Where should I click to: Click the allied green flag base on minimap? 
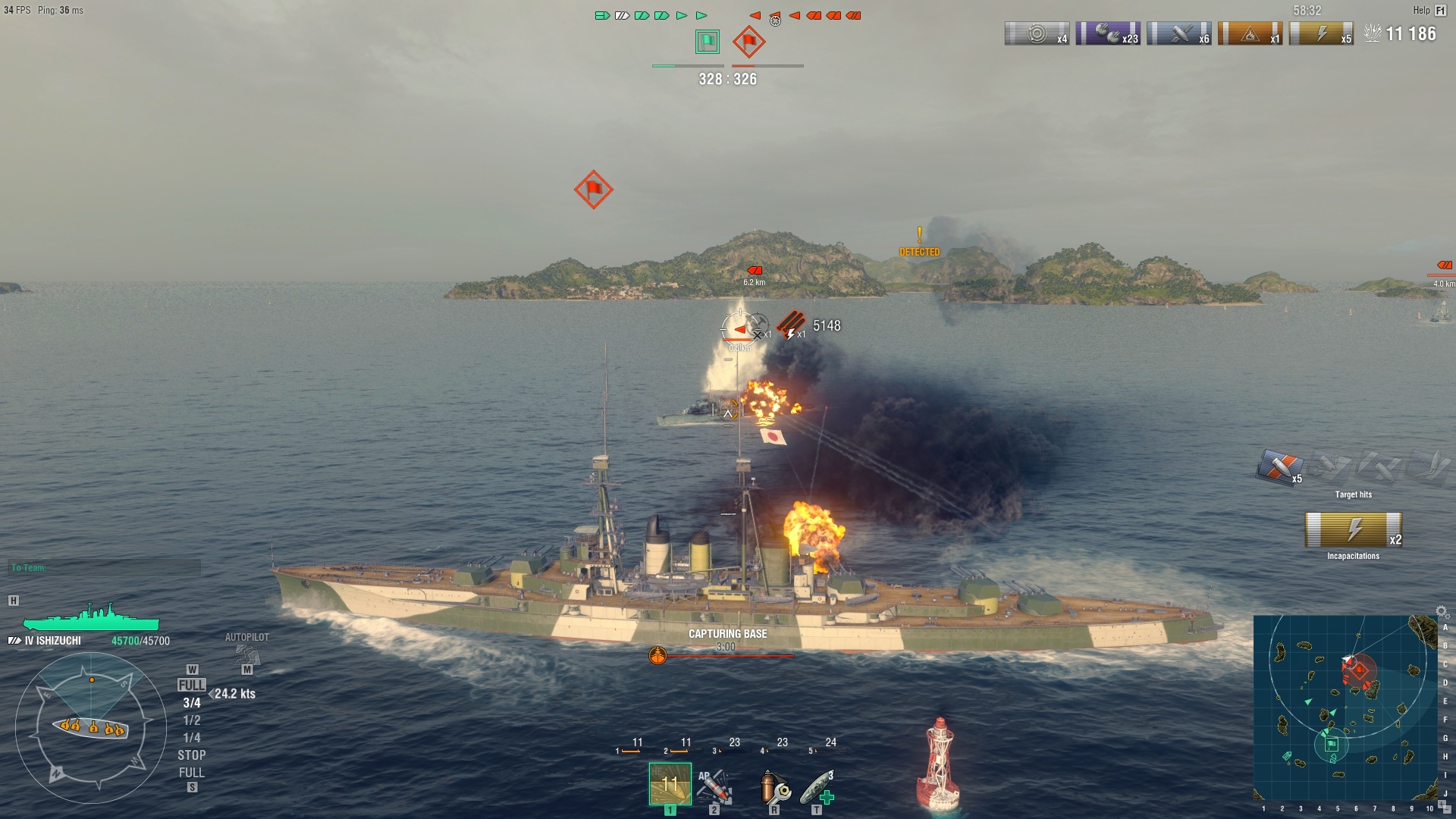[1332, 745]
